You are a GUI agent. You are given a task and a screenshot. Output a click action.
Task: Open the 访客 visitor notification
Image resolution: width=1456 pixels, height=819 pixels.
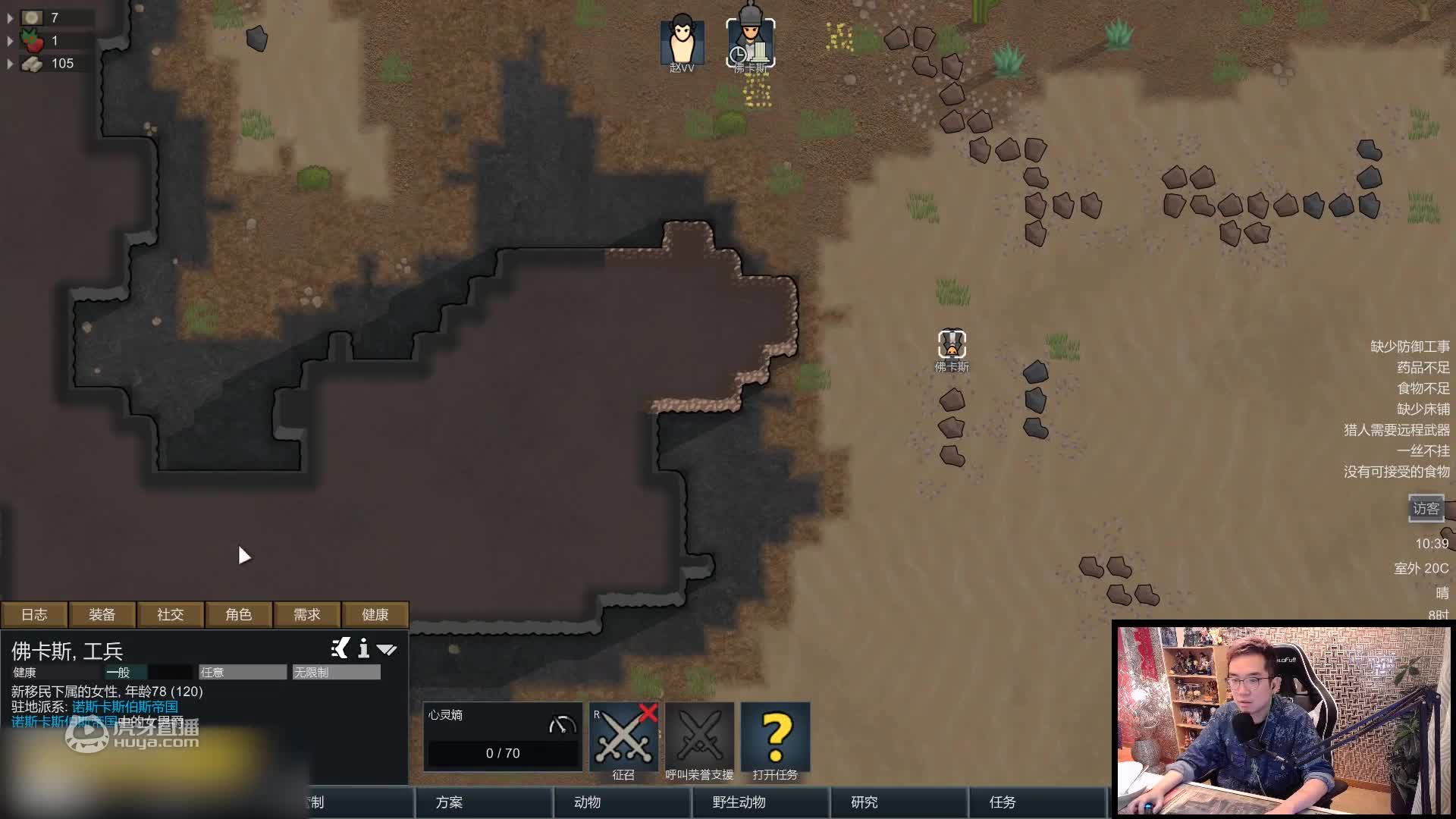coord(1426,509)
